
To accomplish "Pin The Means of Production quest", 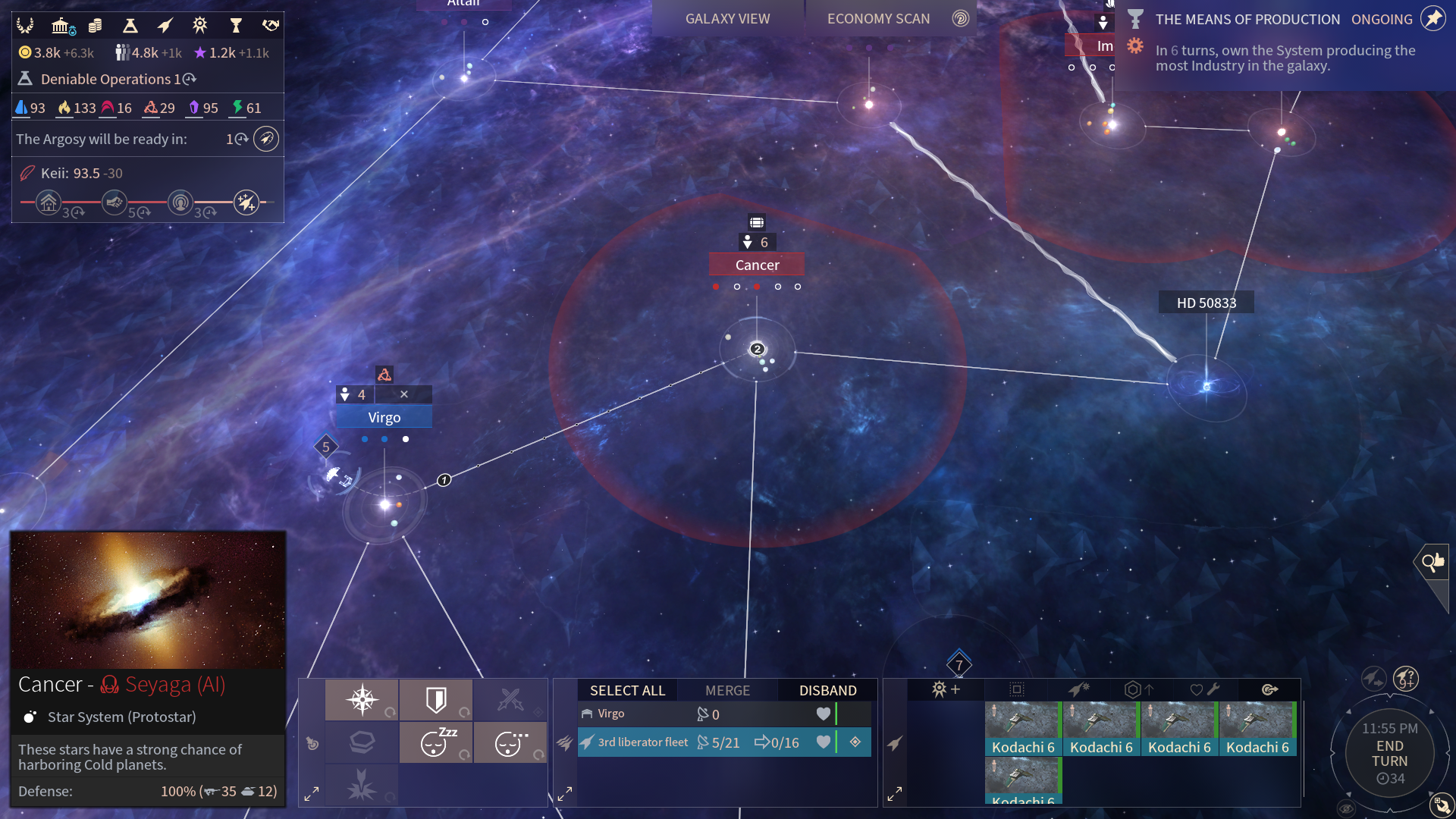I will pos(1432,18).
